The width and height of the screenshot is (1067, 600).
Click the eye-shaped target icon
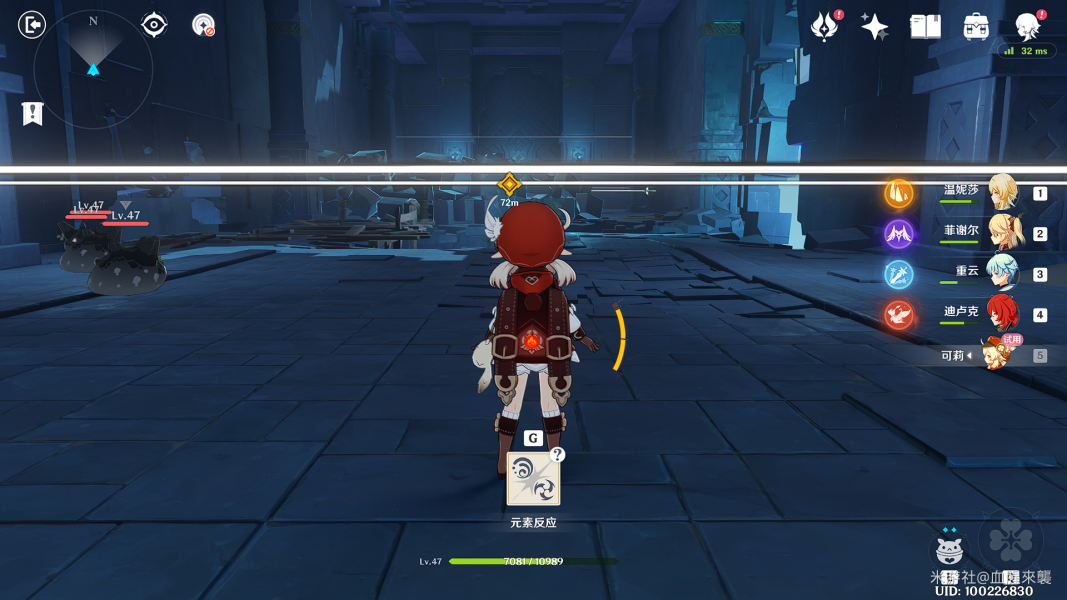(154, 24)
